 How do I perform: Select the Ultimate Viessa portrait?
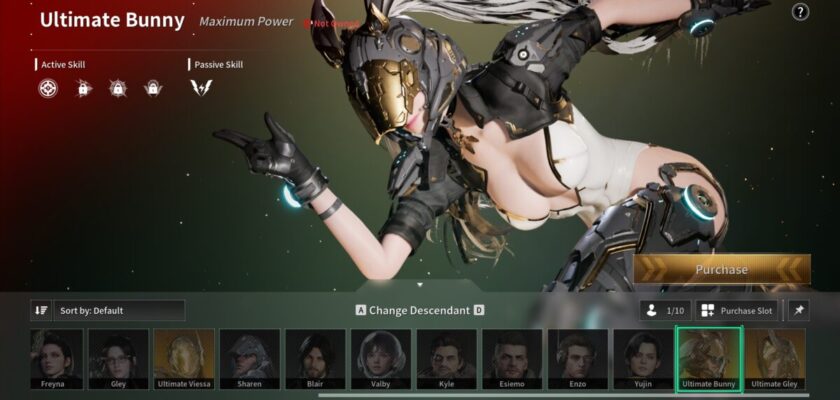click(184, 357)
